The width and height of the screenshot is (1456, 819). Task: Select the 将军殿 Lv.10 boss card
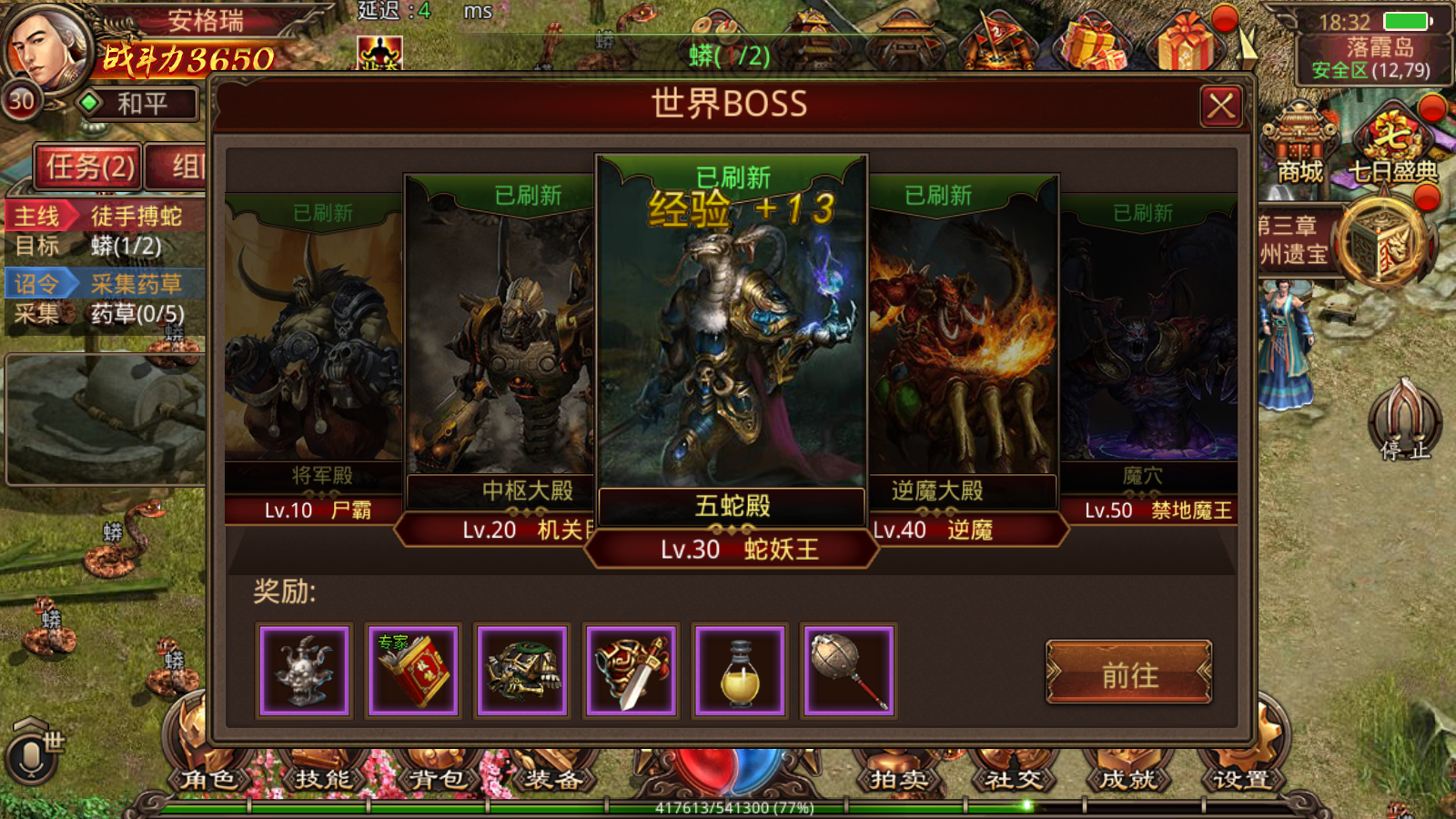tap(313, 346)
